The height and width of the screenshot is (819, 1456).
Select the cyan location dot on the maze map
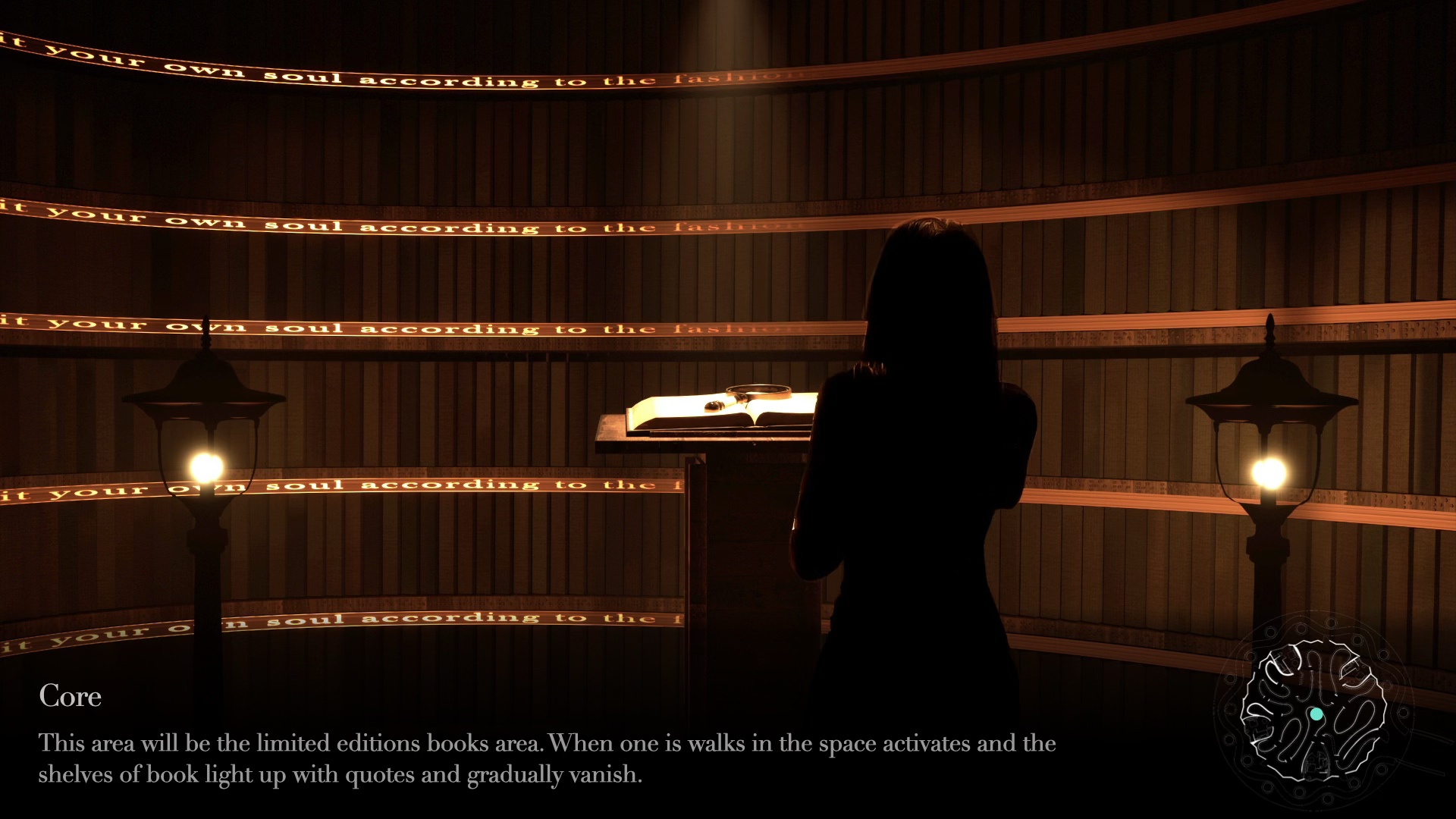coord(1316,714)
